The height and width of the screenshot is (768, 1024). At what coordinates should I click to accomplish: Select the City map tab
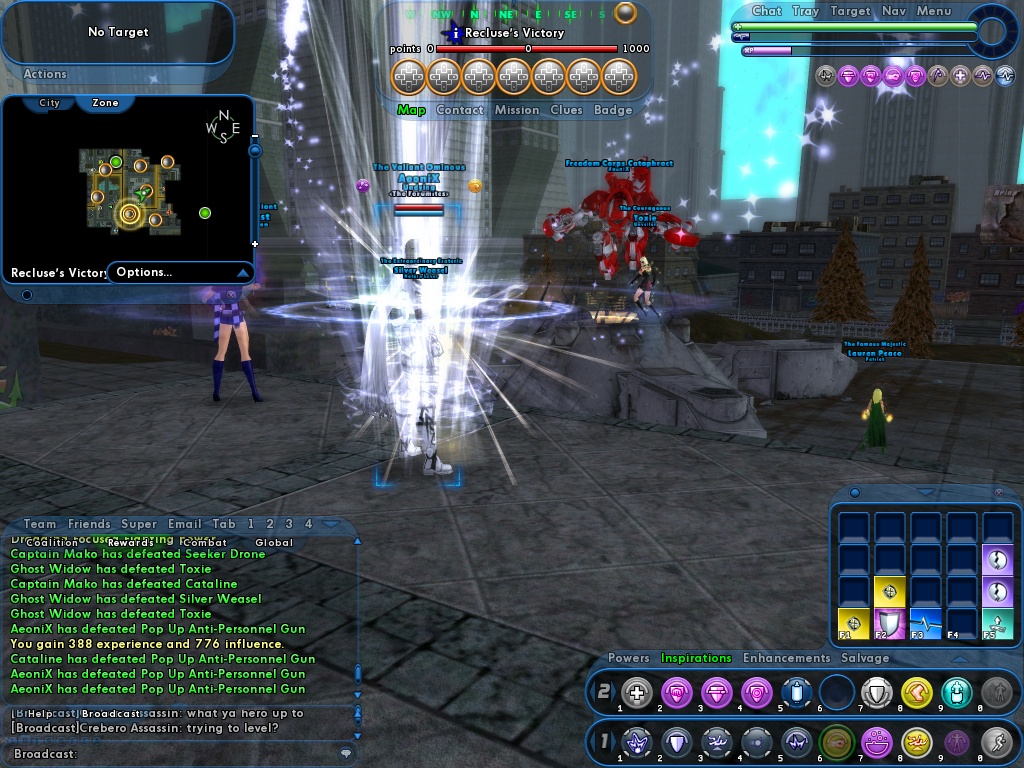point(49,103)
